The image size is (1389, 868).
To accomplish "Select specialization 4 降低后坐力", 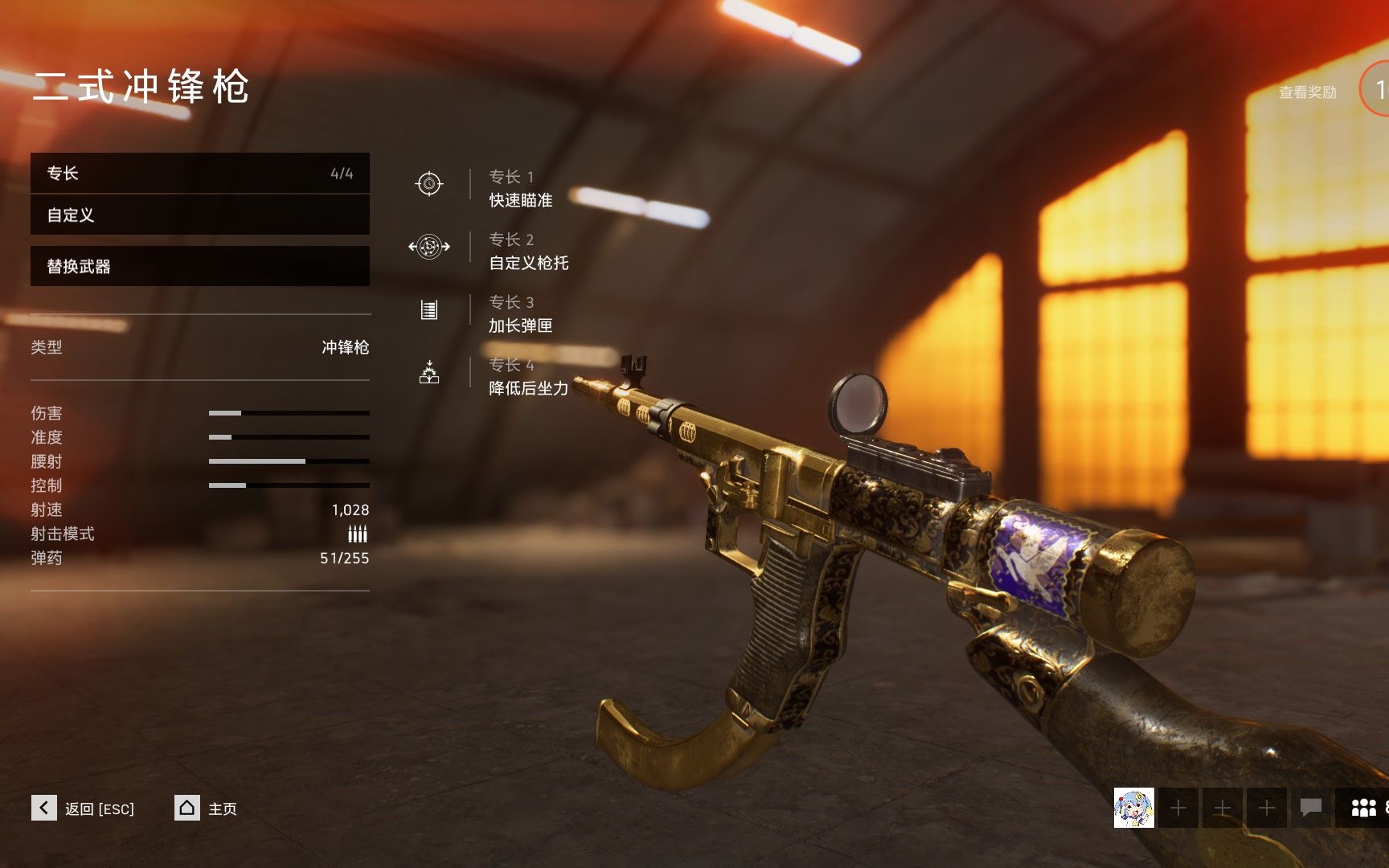I will tap(528, 377).
